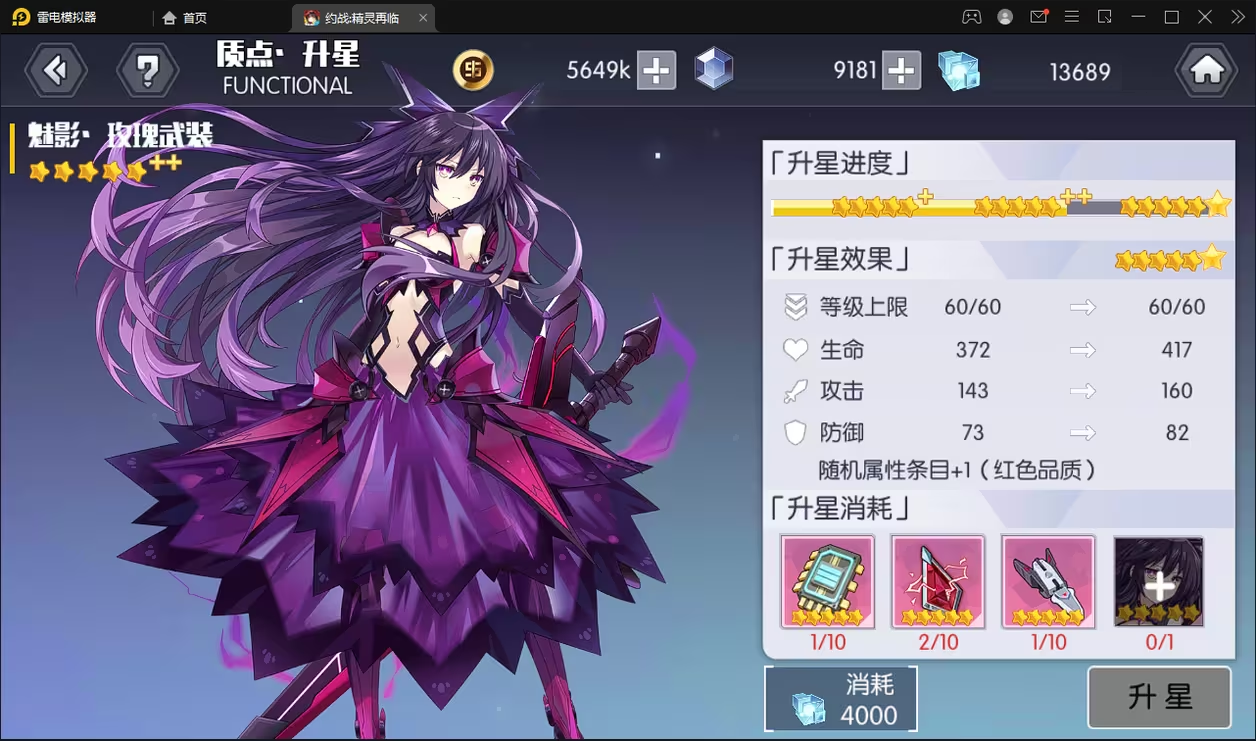
Task: Select the chip material slot
Action: (828, 582)
